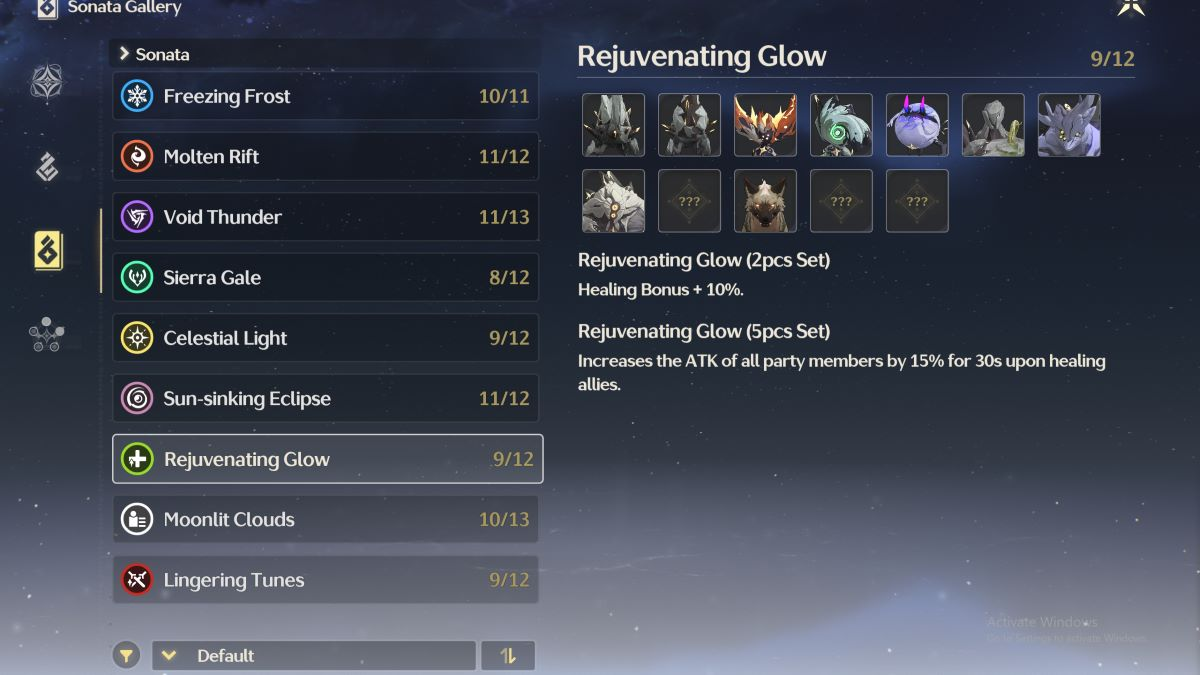The height and width of the screenshot is (675, 1200).
Task: View the flame-winged echo thumbnail
Action: pyautogui.click(x=765, y=125)
